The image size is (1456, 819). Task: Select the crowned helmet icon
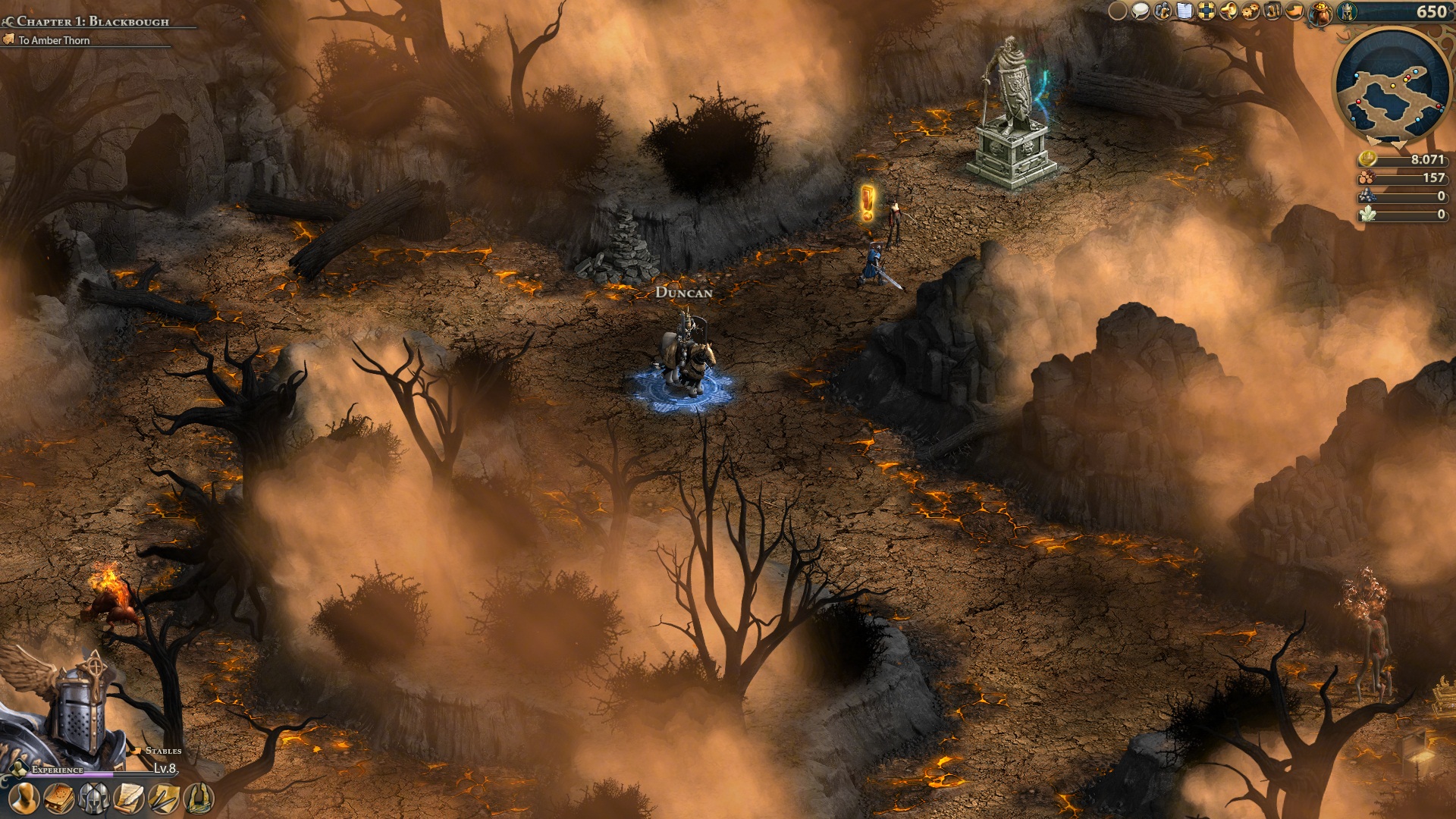tap(1347, 11)
